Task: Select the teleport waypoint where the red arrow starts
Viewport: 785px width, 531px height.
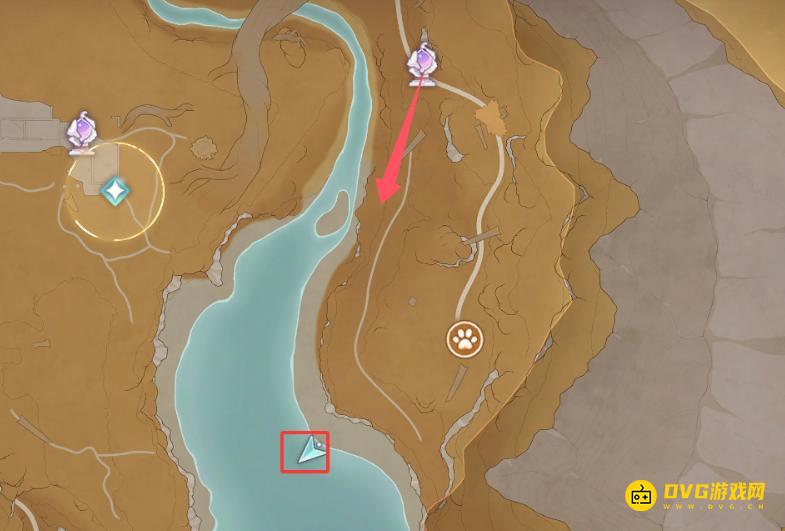Action: point(424,66)
